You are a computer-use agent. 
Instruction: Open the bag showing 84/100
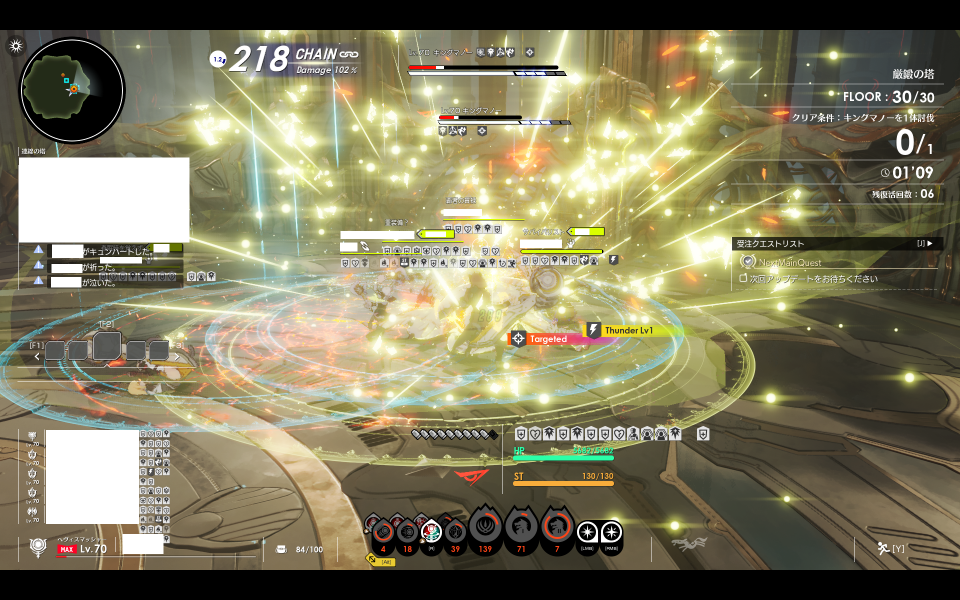click(281, 549)
